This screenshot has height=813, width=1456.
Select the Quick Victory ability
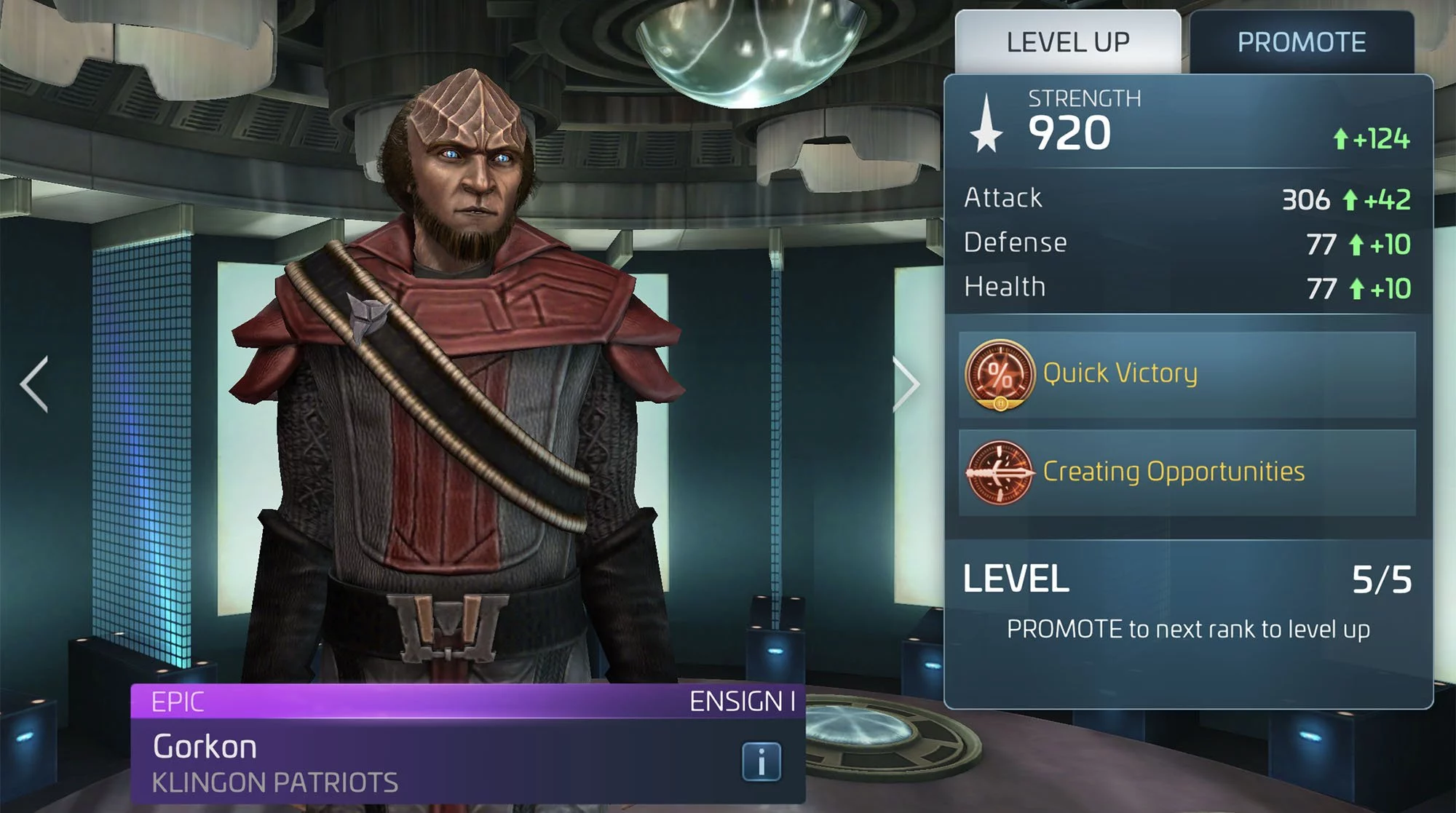click(1187, 374)
